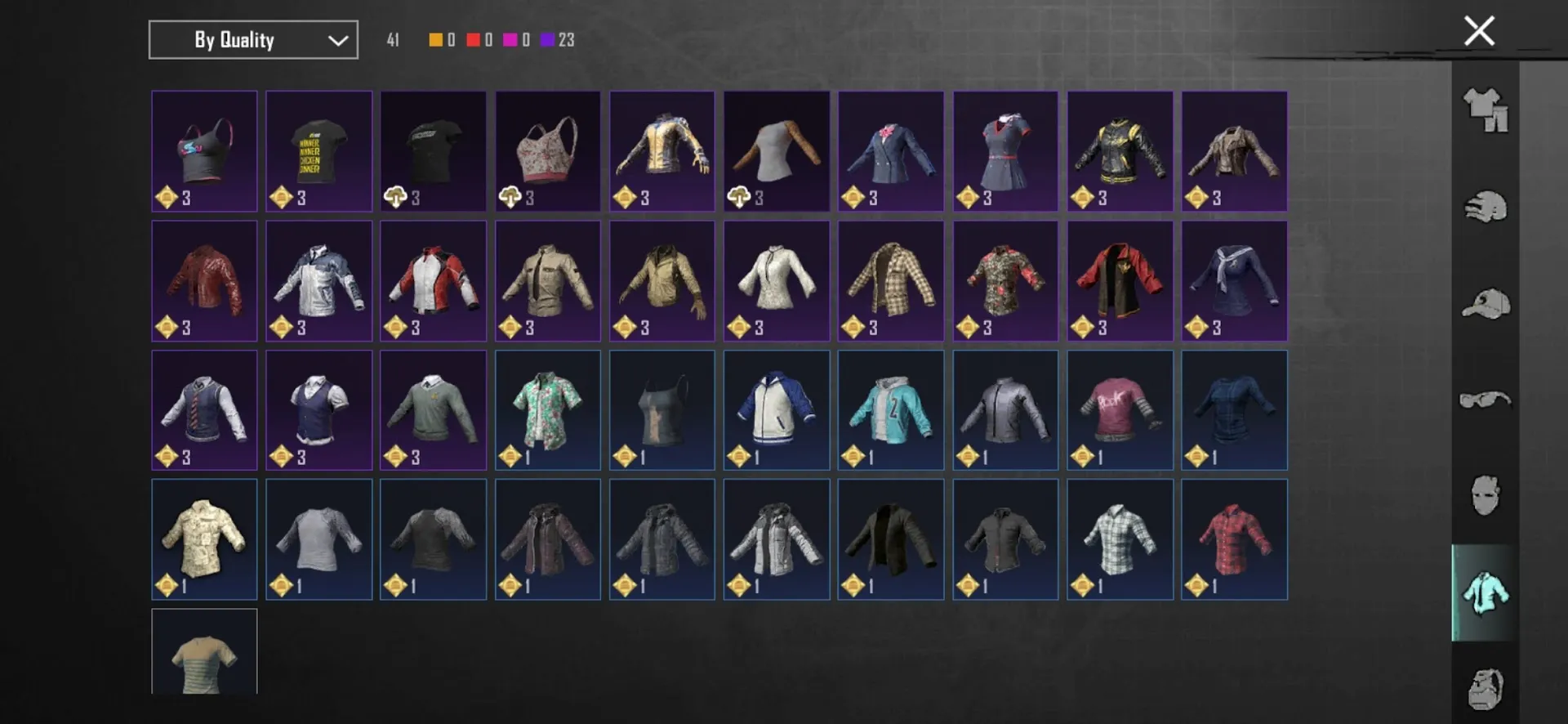Screen dimensions: 1568x724
Task: Click the highlighted shirt category icon
Action: tap(1488, 592)
